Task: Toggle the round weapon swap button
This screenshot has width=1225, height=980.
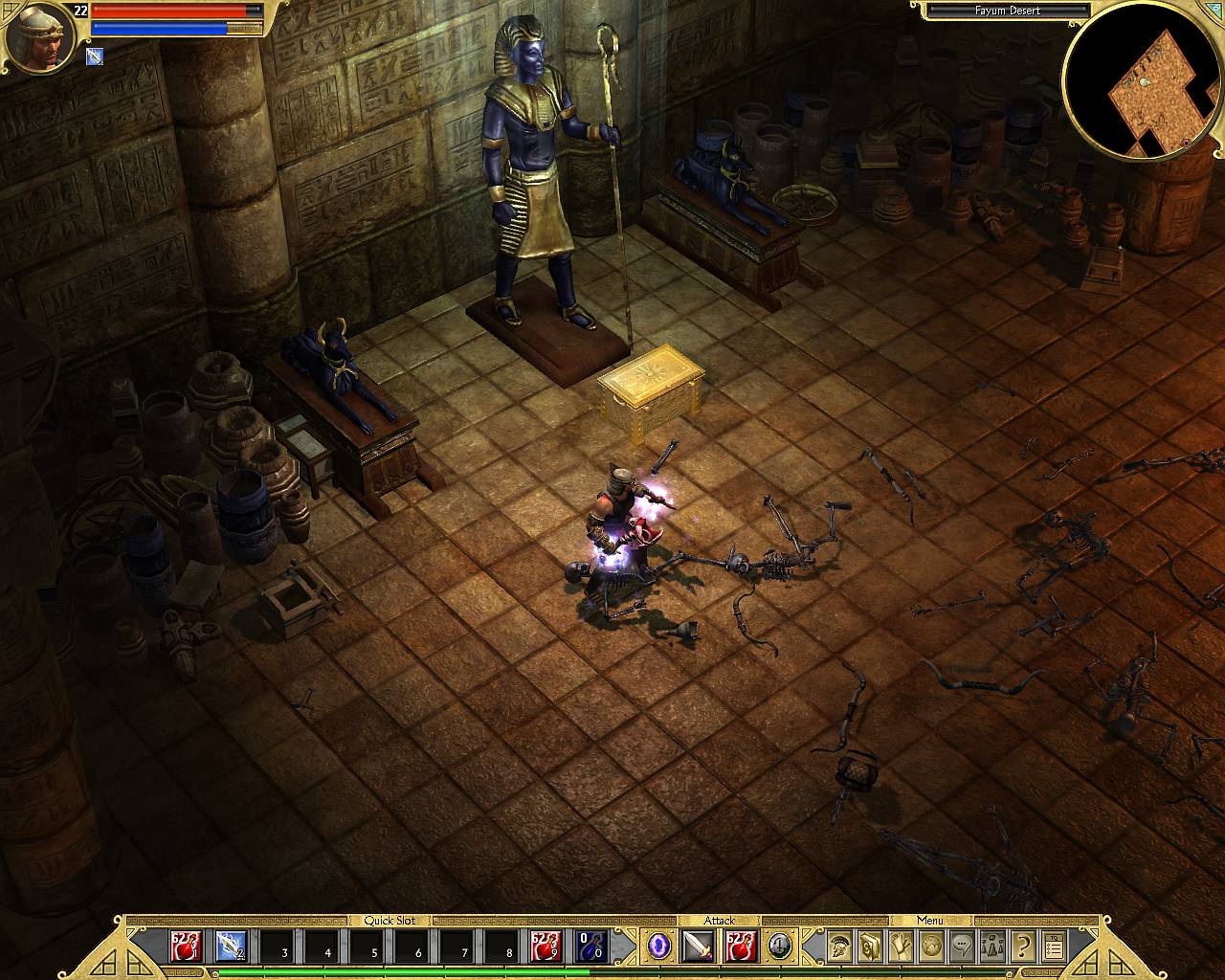Action: (781, 946)
